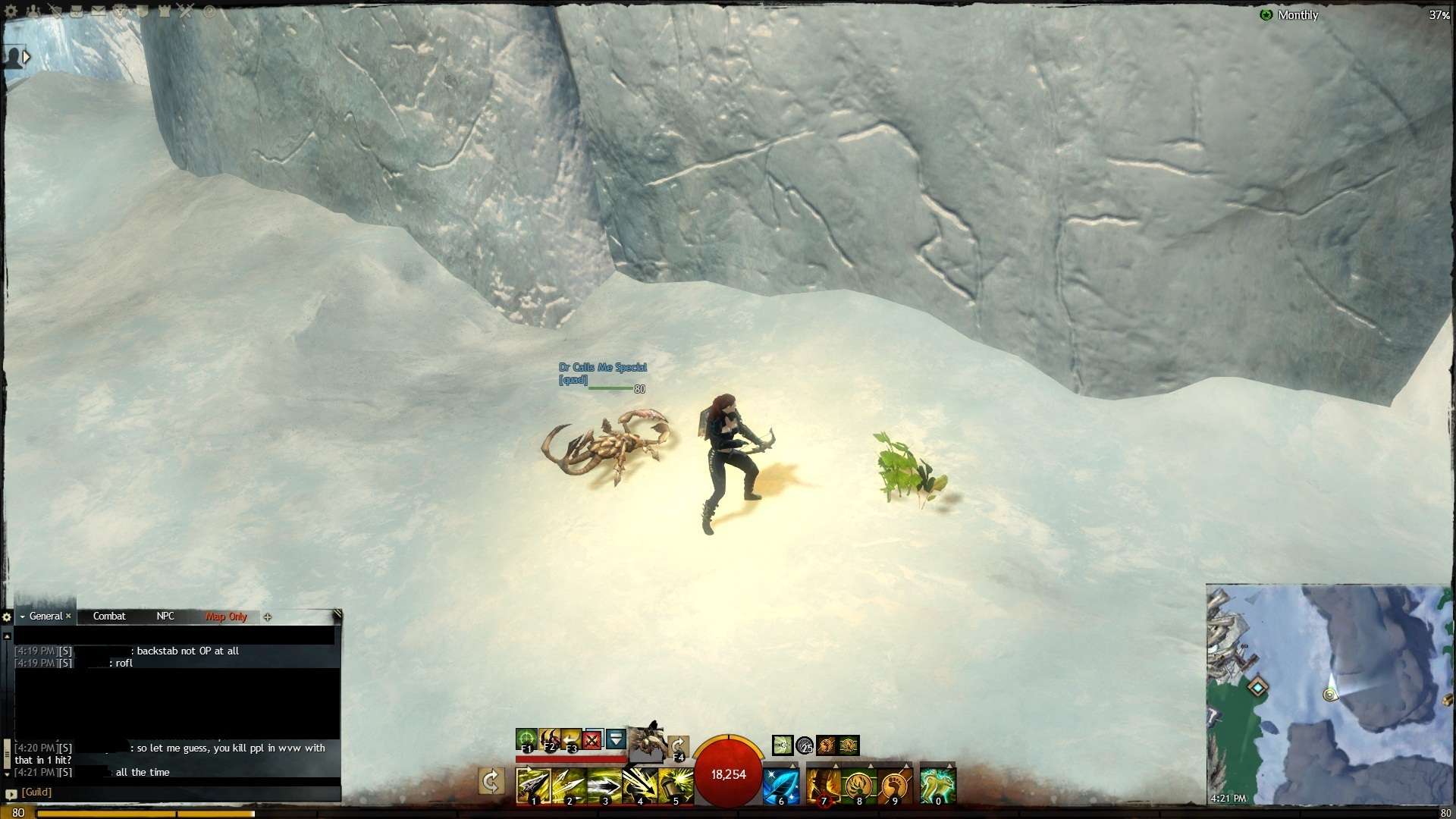1456x819 pixels.
Task: Add a new chat tab
Action: (x=268, y=617)
